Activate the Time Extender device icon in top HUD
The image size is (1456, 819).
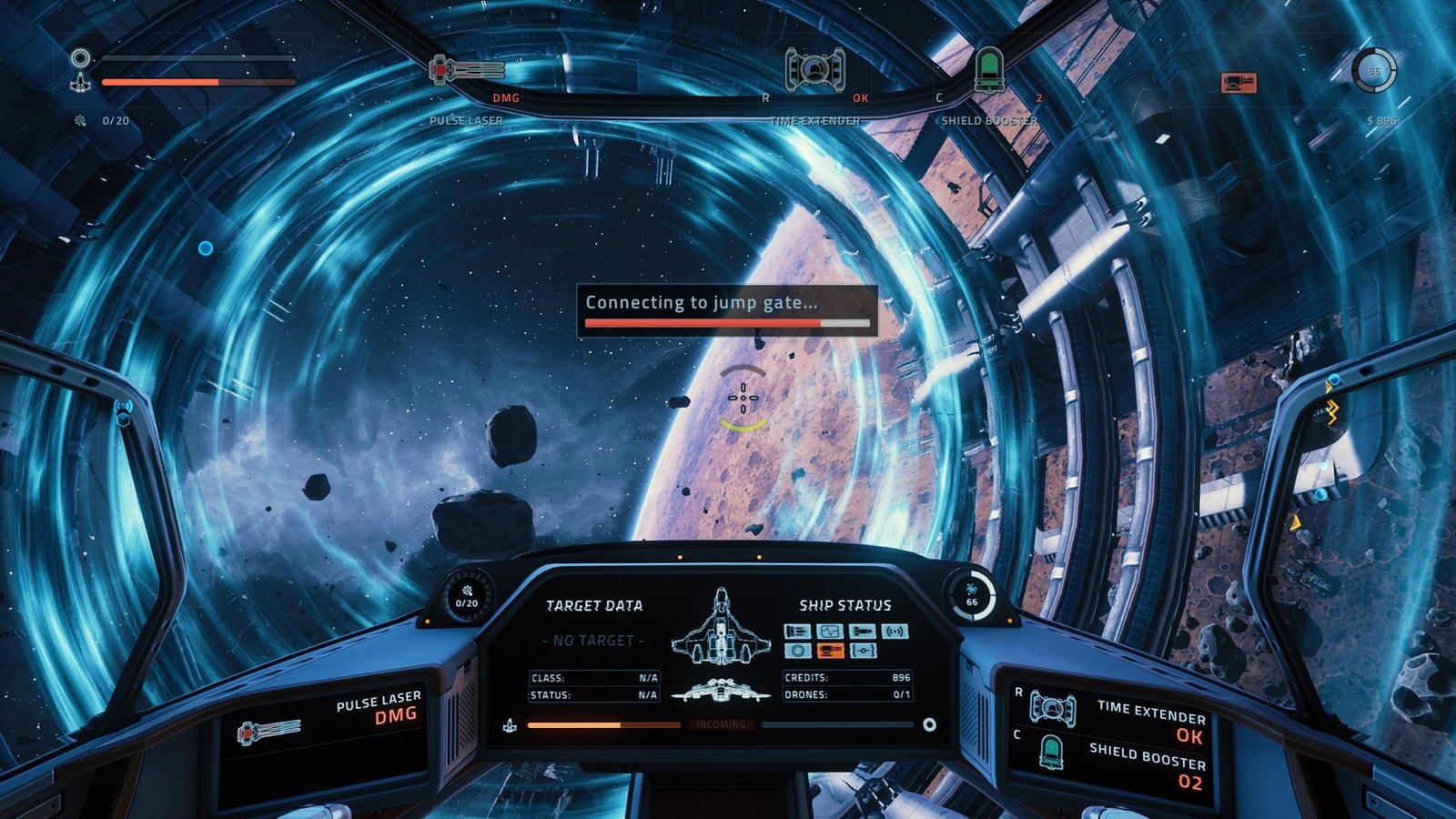(x=814, y=69)
